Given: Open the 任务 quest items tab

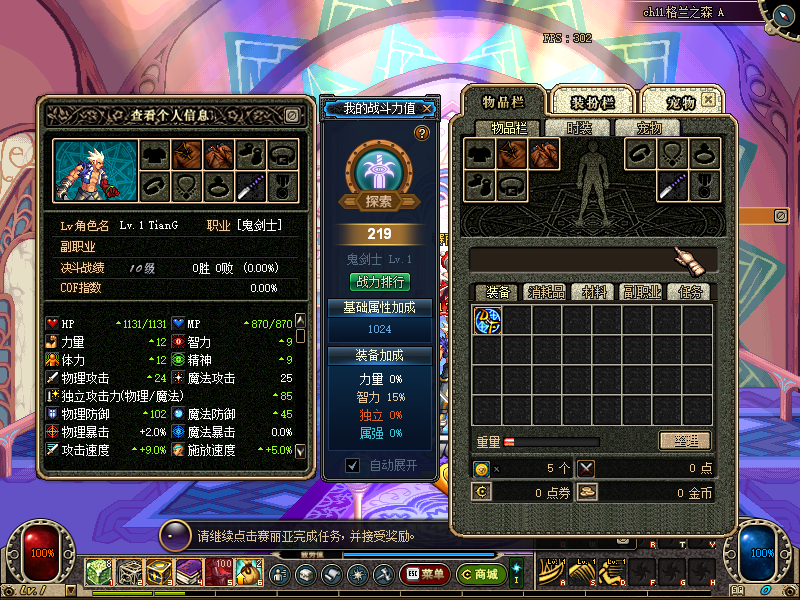Looking at the screenshot, I should click(x=689, y=292).
